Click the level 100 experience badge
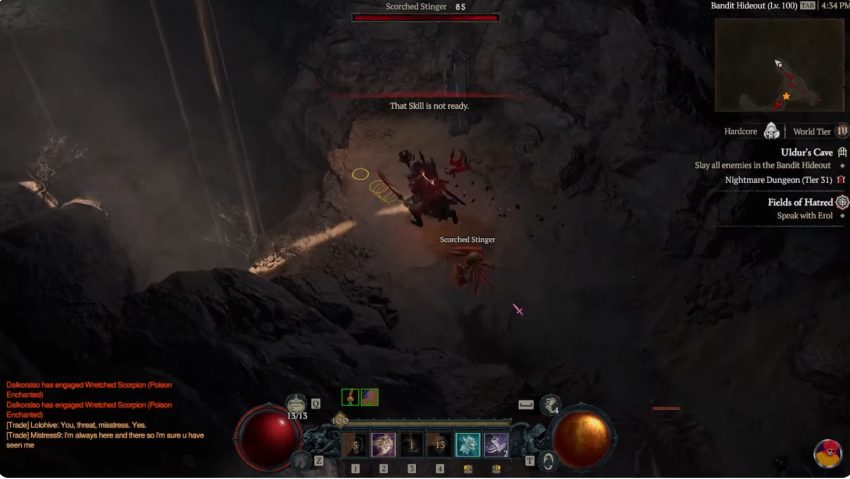Image resolution: width=850 pixels, height=479 pixels. pos(341,420)
